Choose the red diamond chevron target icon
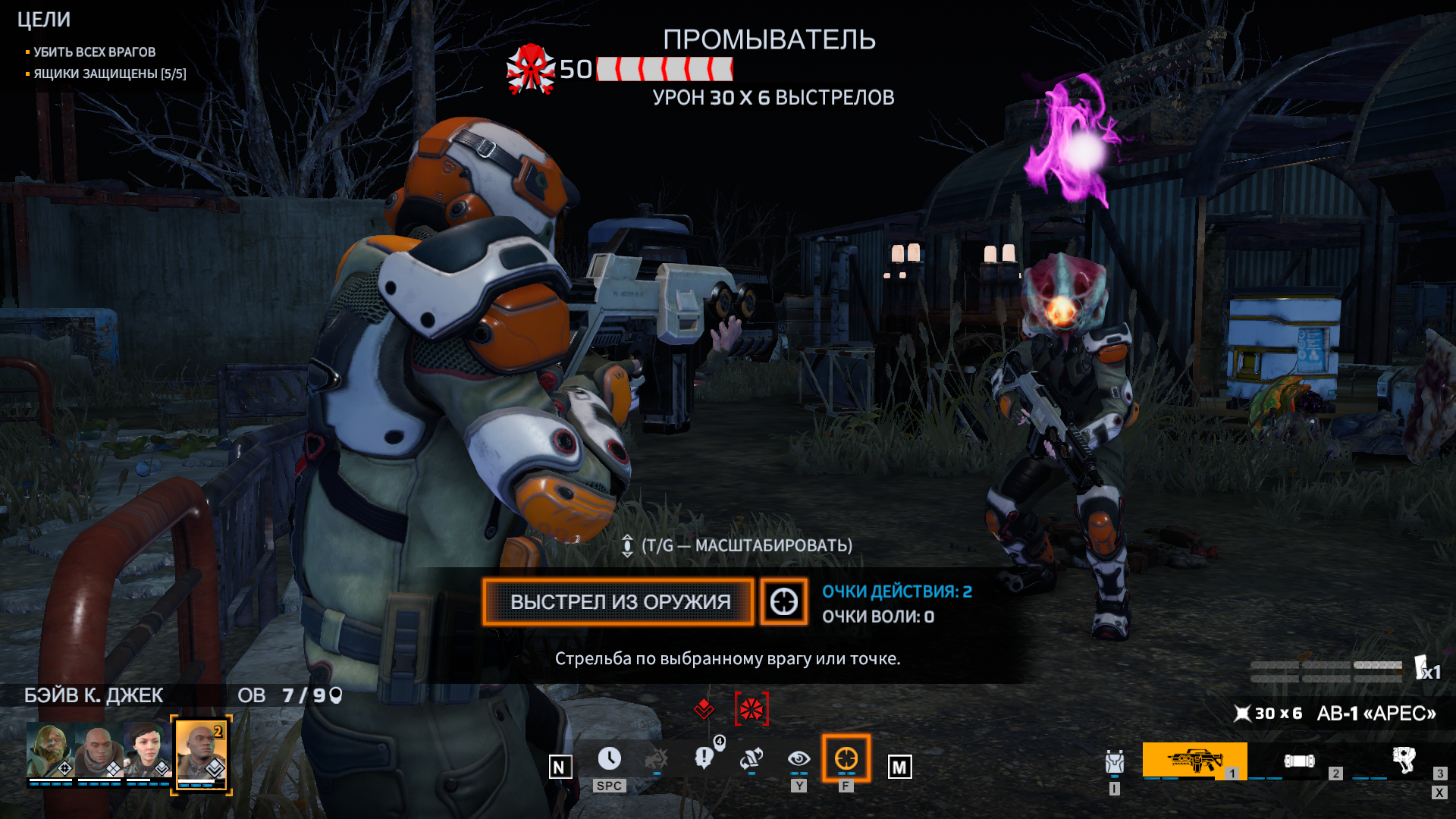Image resolution: width=1456 pixels, height=819 pixels. (x=704, y=709)
